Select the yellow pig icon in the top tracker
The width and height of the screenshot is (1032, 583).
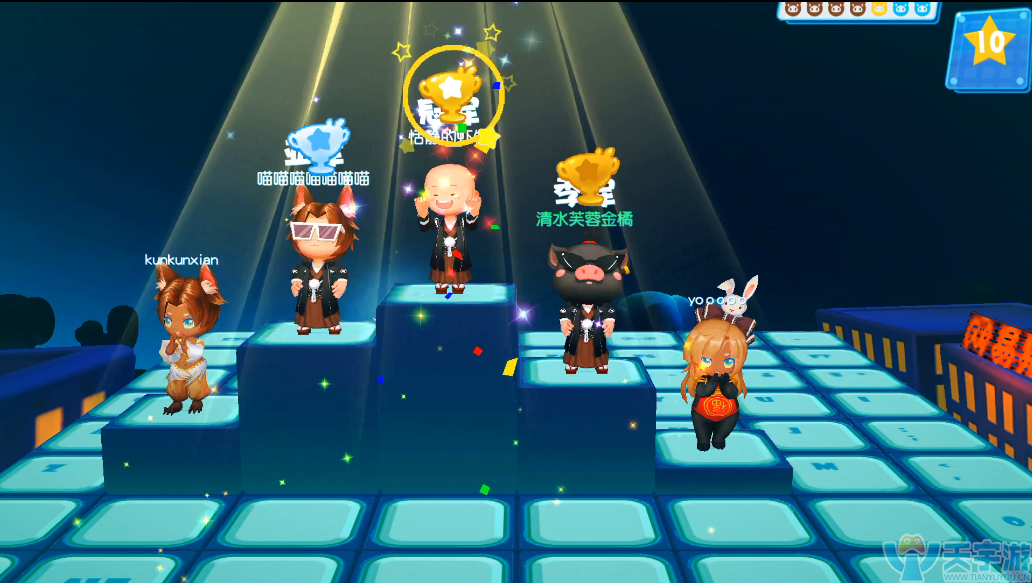(879, 8)
